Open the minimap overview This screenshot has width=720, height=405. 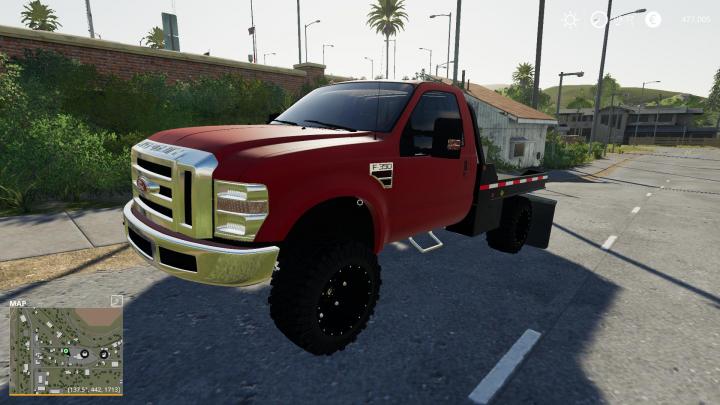click(x=65, y=350)
